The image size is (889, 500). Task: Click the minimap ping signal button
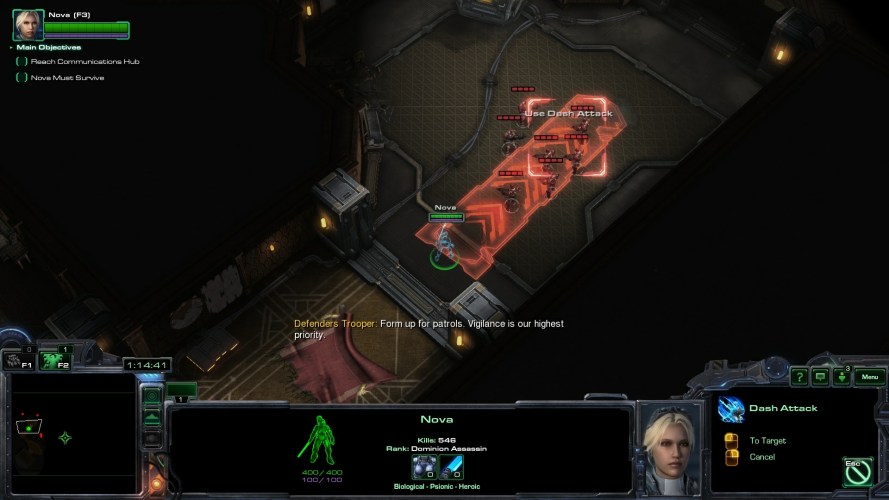click(151, 396)
